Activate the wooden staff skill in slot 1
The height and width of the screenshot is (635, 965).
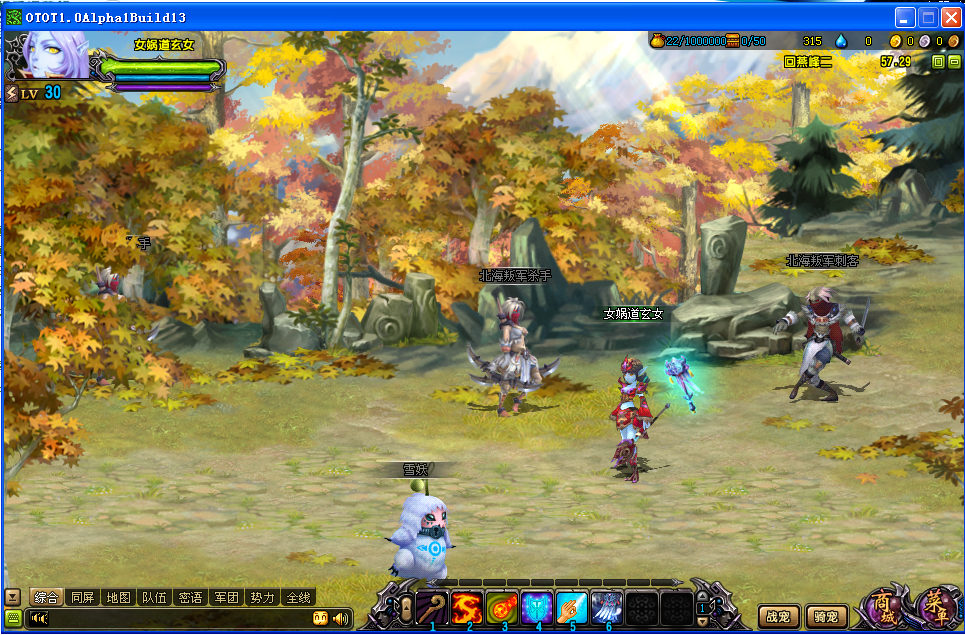click(433, 607)
